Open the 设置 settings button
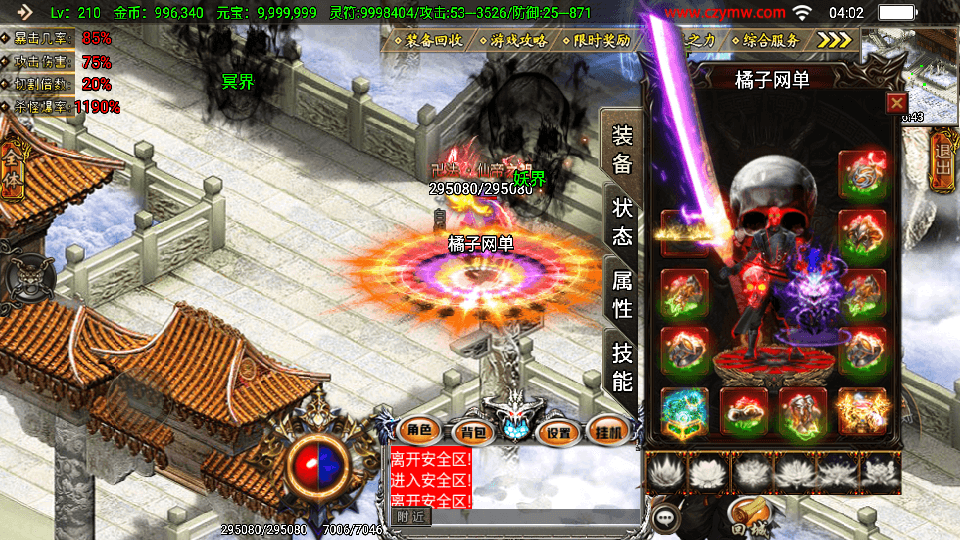960x540 pixels. coord(559,432)
